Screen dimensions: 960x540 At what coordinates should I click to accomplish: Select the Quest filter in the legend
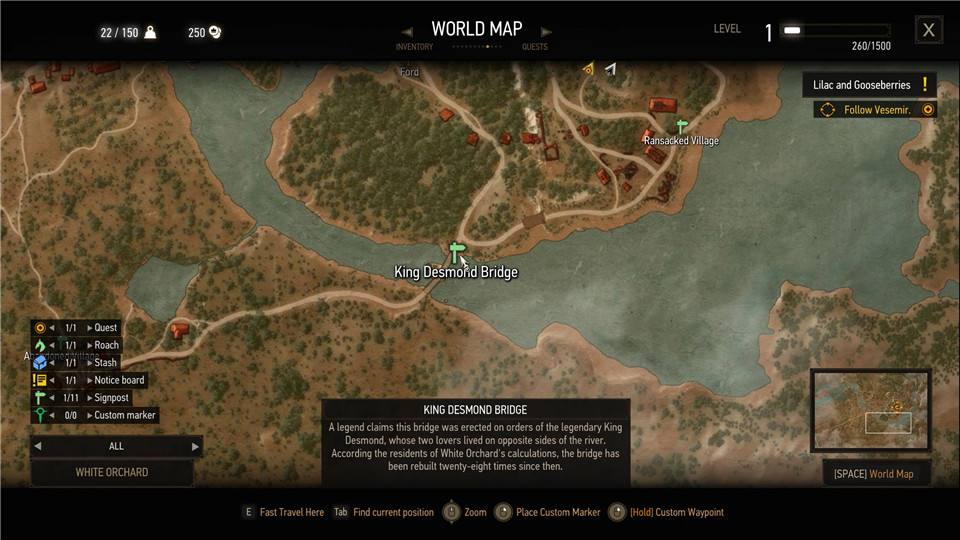[x=105, y=328]
